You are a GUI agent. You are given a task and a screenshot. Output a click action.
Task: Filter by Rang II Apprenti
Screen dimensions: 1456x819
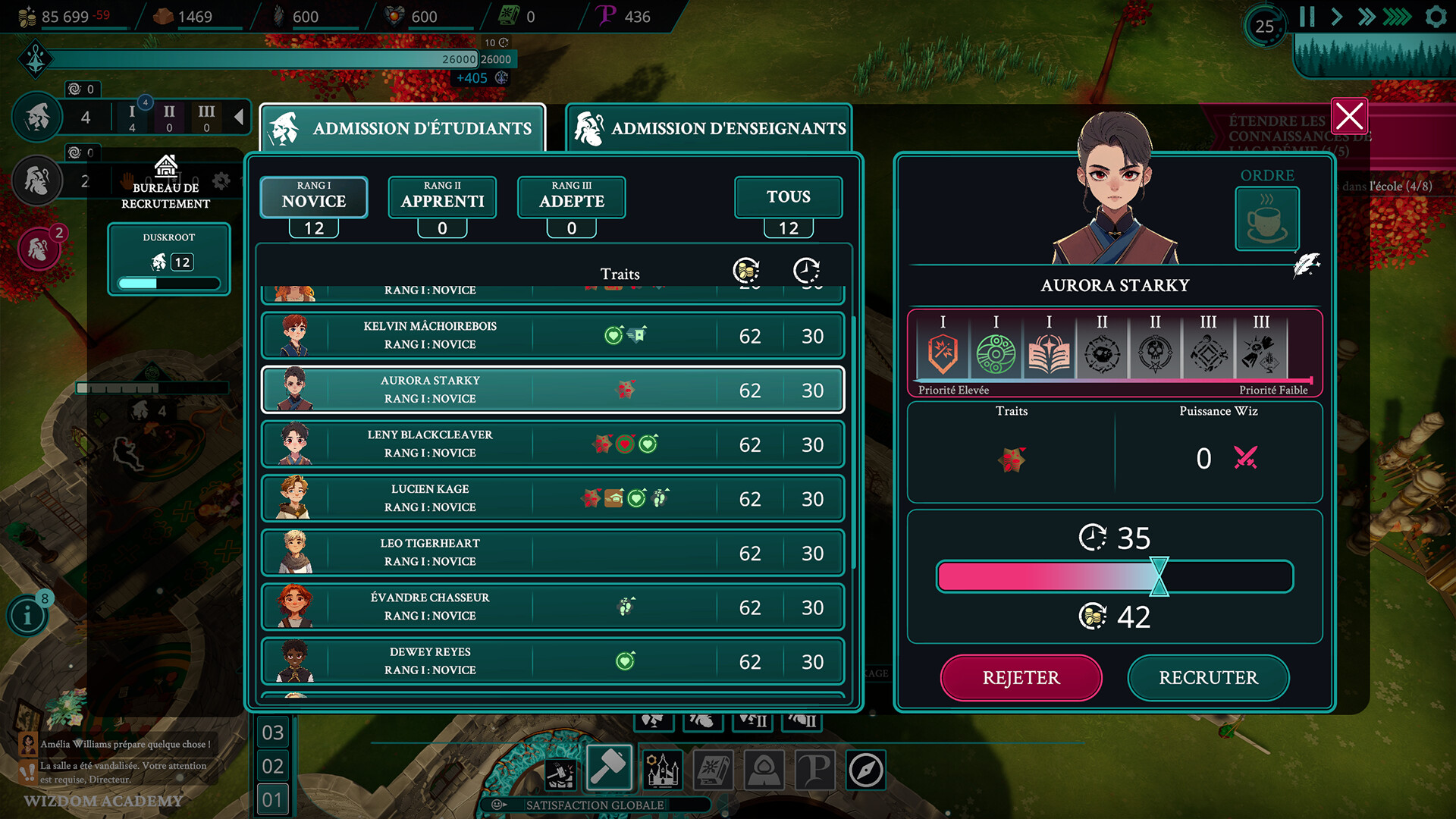[x=442, y=197]
